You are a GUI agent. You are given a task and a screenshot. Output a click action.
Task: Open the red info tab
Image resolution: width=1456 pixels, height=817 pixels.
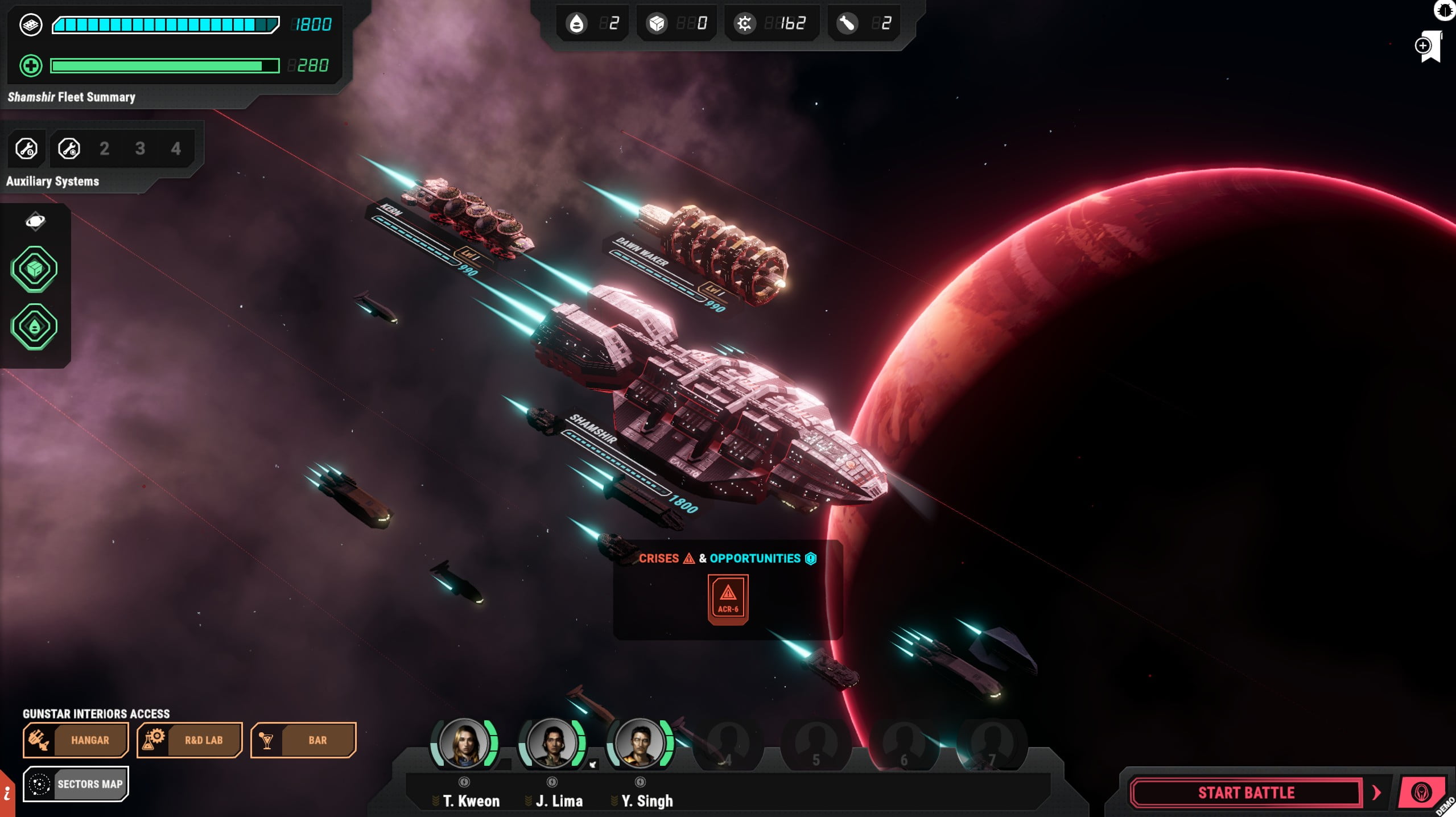click(7, 794)
